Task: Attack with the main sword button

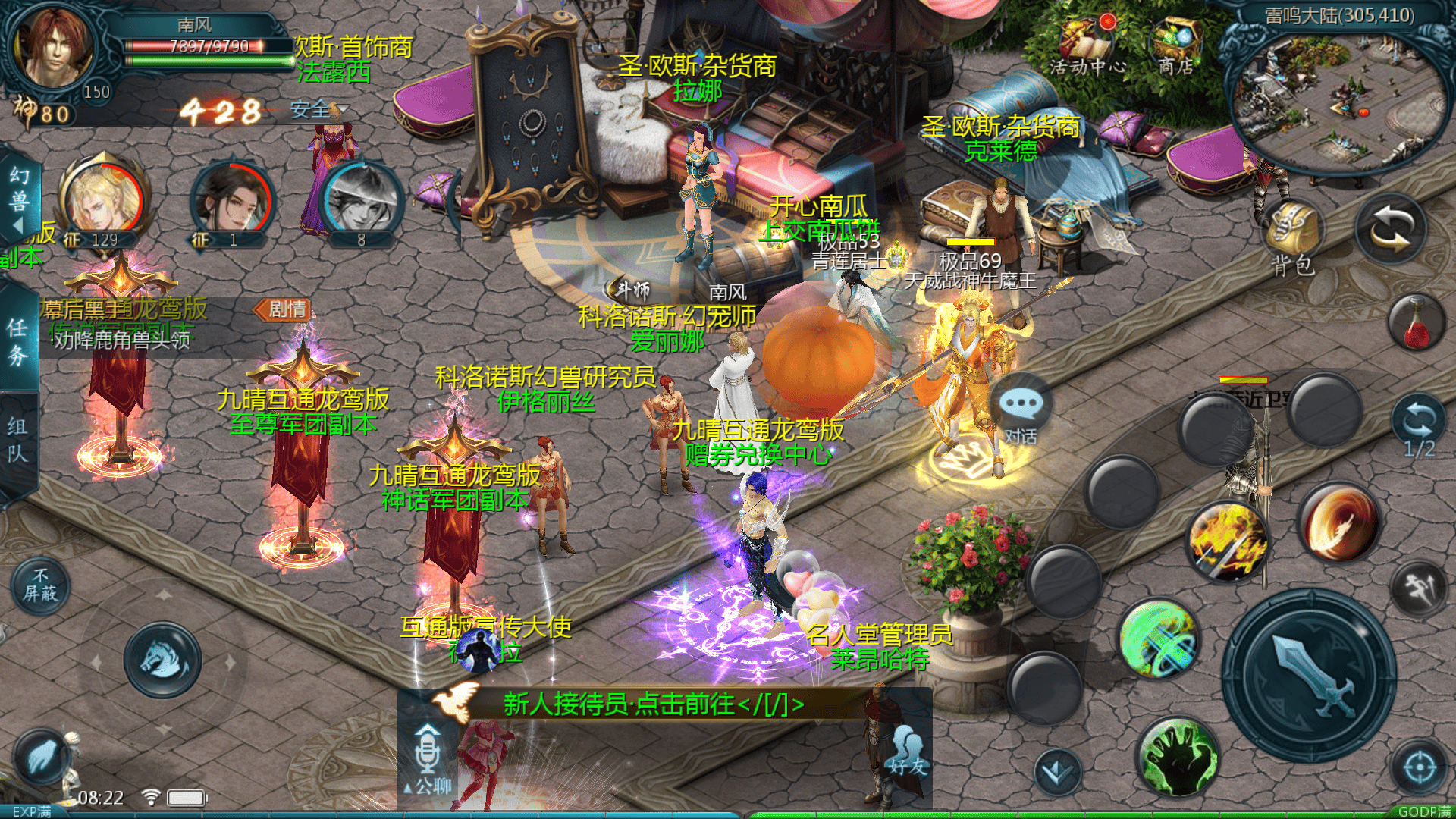Action: click(1309, 676)
